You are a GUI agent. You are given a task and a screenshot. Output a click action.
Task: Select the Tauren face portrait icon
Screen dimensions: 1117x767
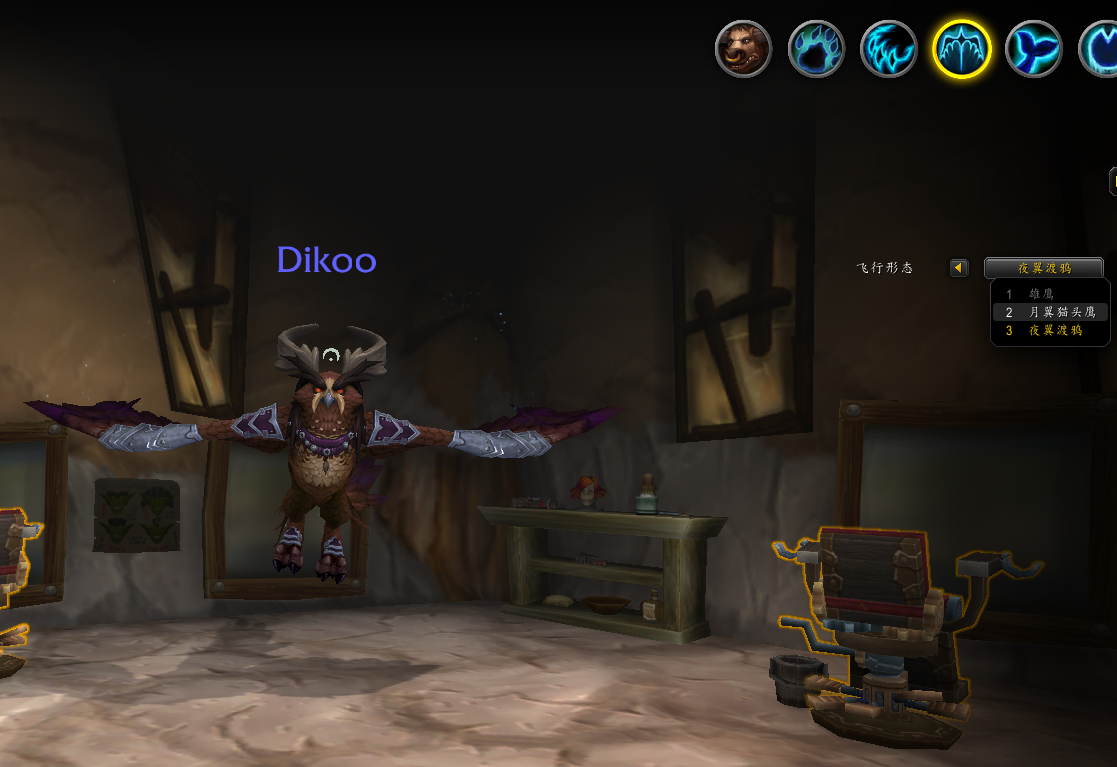743,49
